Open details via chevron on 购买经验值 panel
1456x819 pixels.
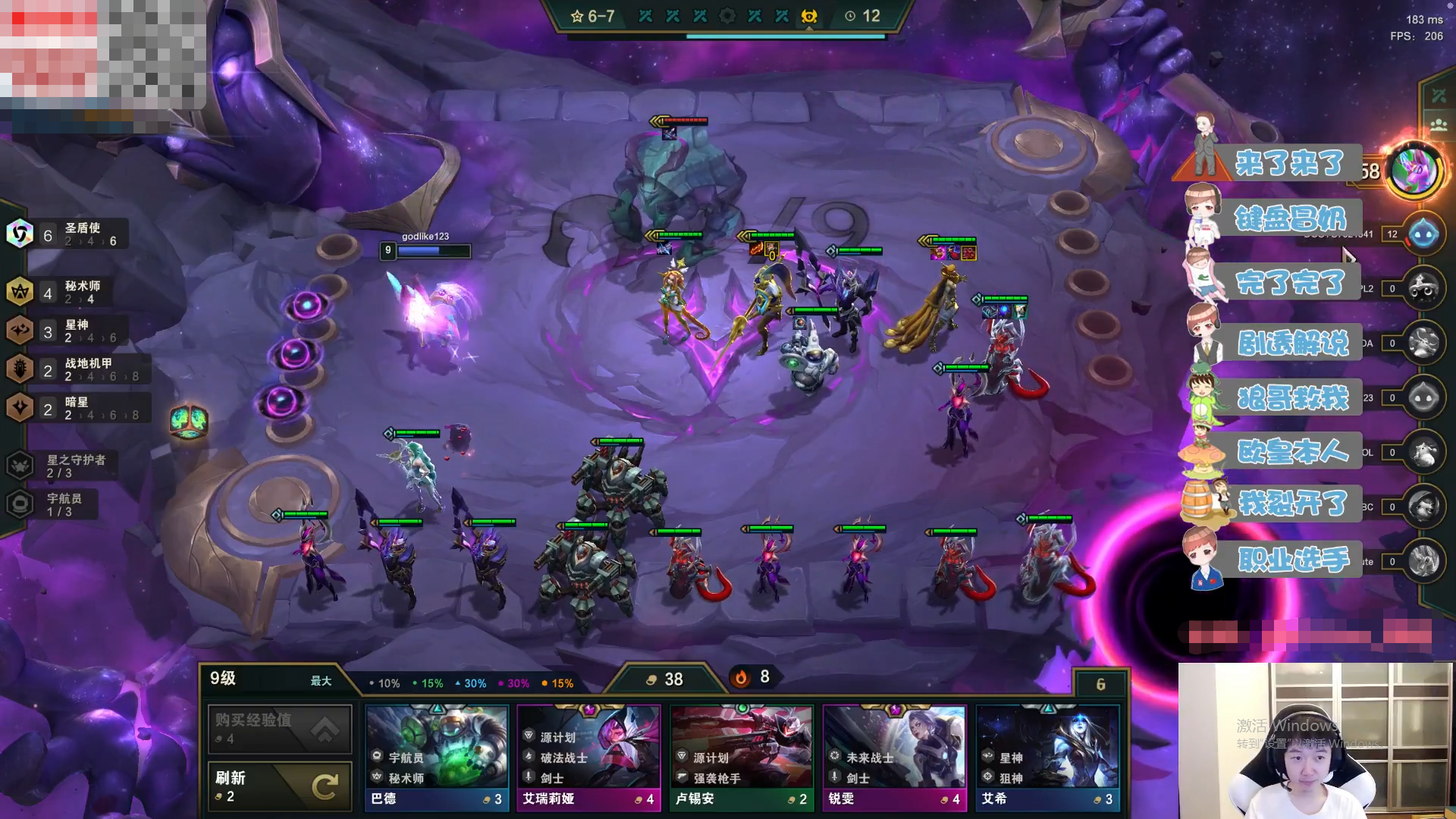(x=326, y=728)
